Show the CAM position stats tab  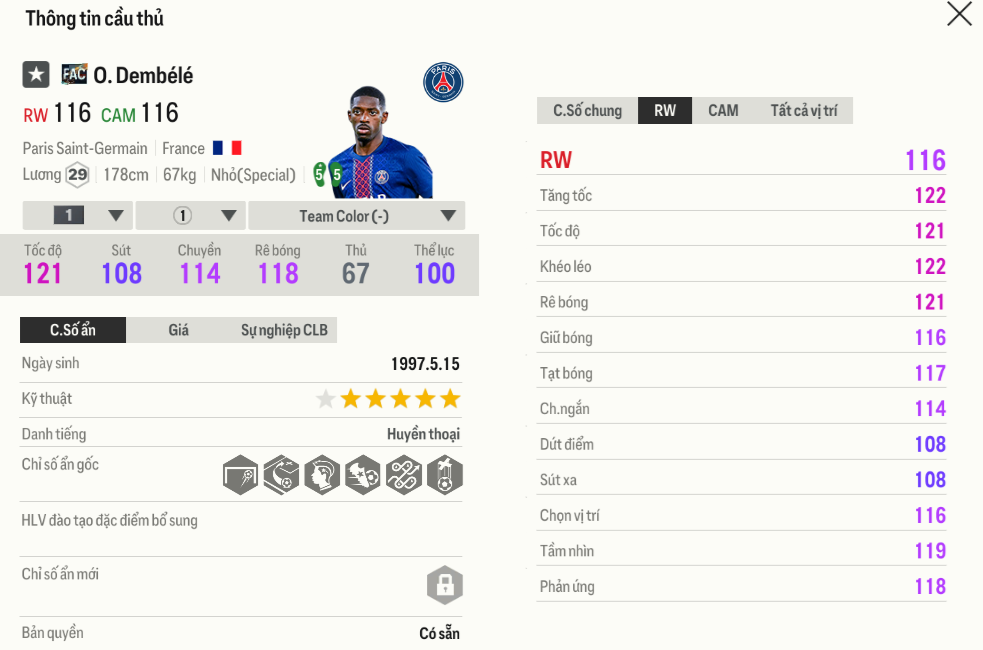tap(723, 111)
